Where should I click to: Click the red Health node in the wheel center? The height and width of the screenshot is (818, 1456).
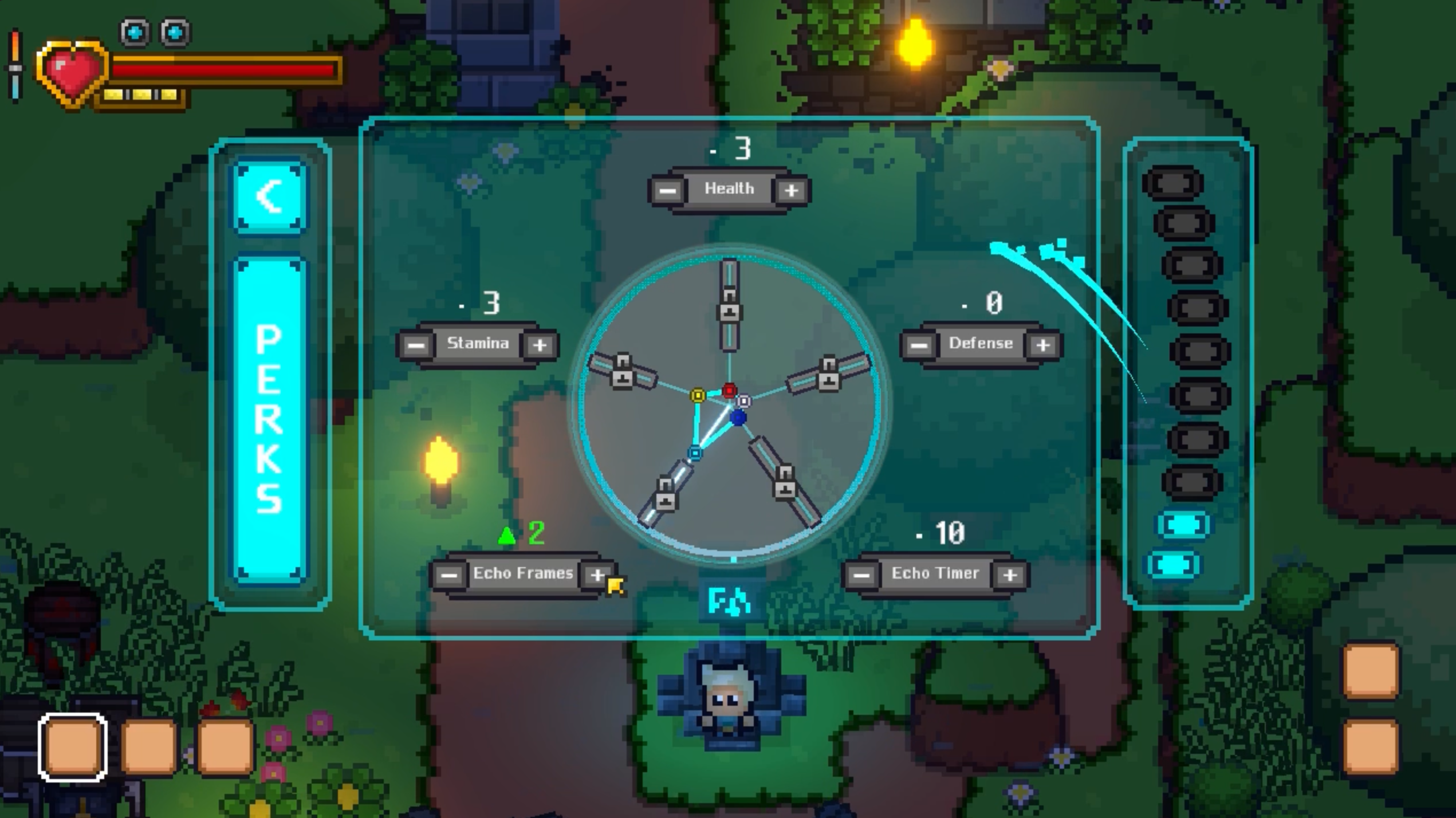click(x=730, y=390)
